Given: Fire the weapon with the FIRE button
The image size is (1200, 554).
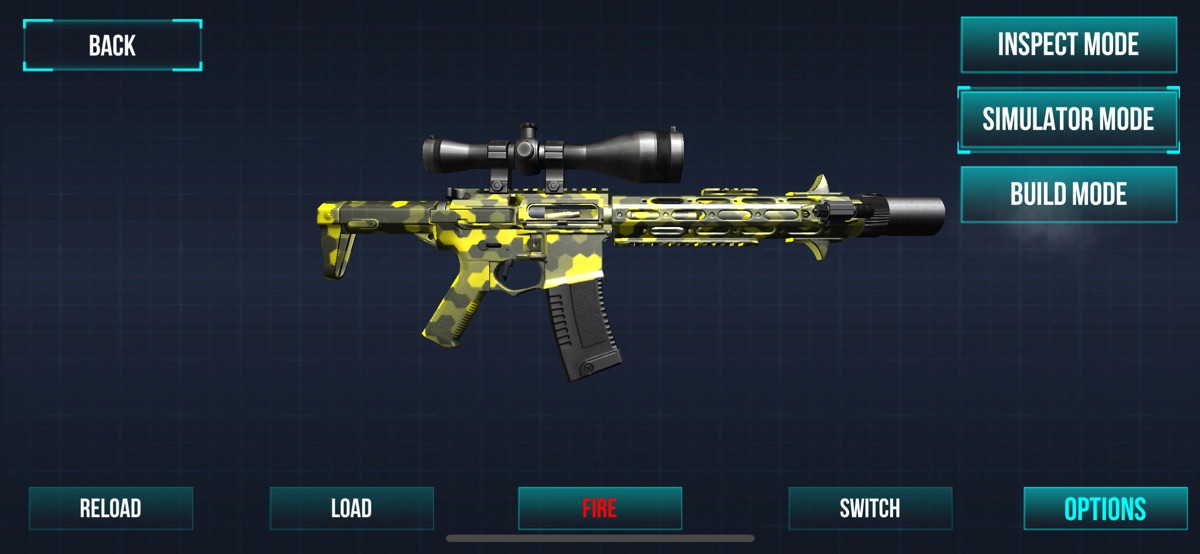Looking at the screenshot, I should [599, 508].
